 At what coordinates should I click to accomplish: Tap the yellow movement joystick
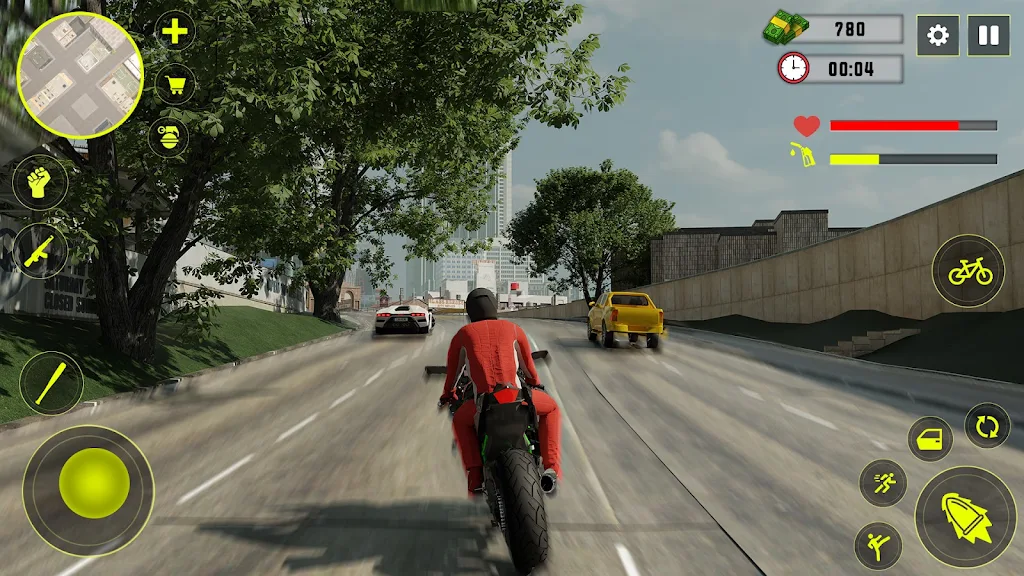coord(93,483)
